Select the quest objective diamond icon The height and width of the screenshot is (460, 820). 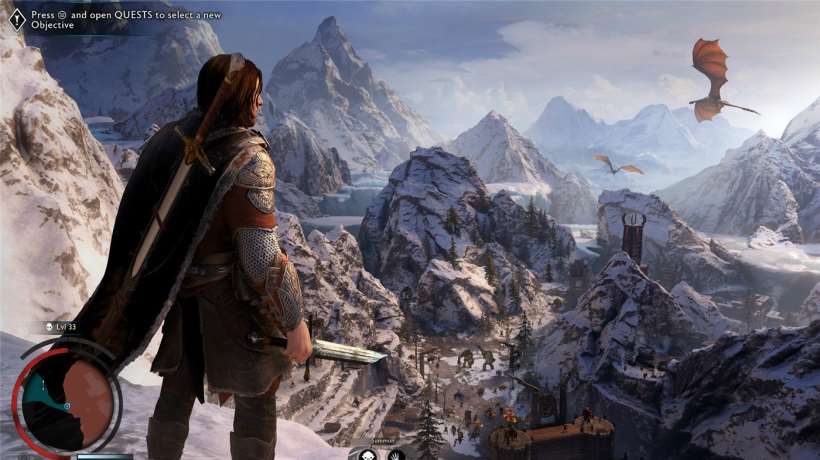(17, 19)
